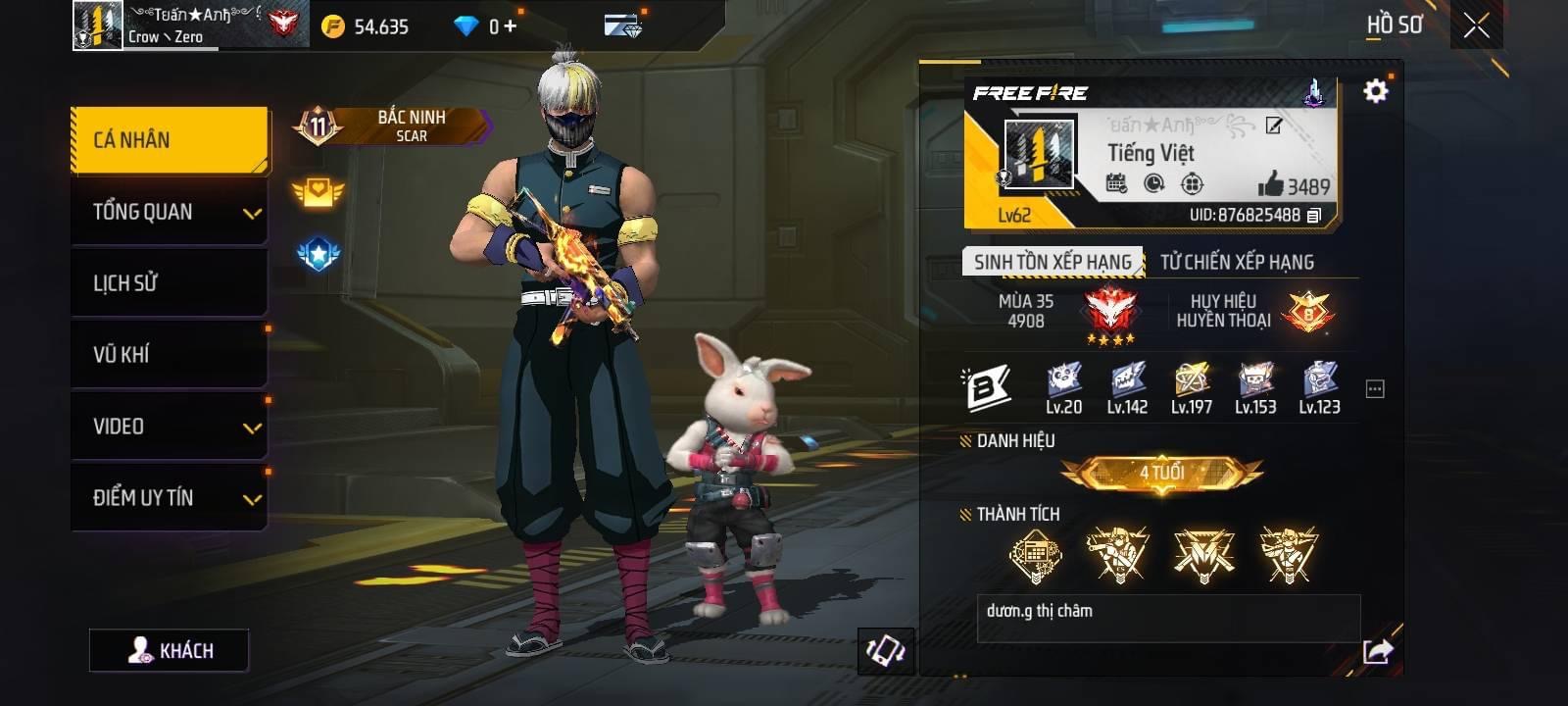The image size is (1568, 706).
Task: Expand the VIDEO section
Action: point(169,427)
